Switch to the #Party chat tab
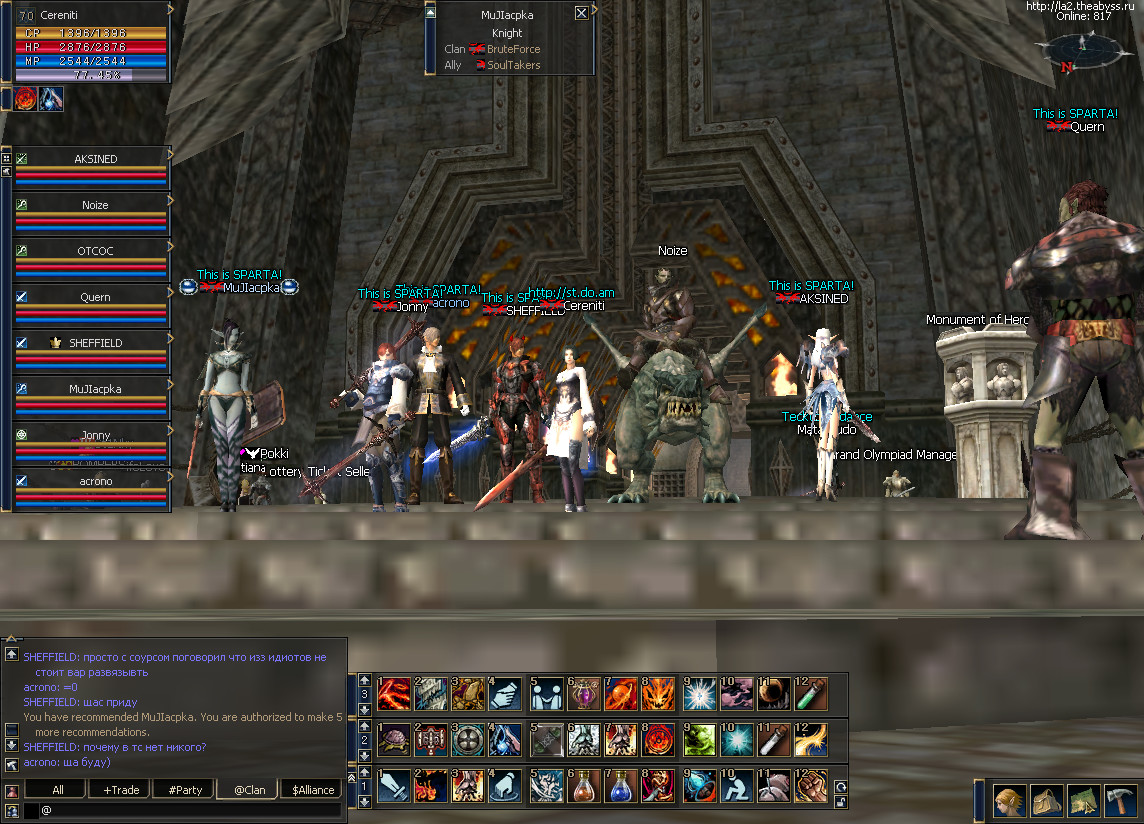The image size is (1144, 824). pyautogui.click(x=185, y=789)
